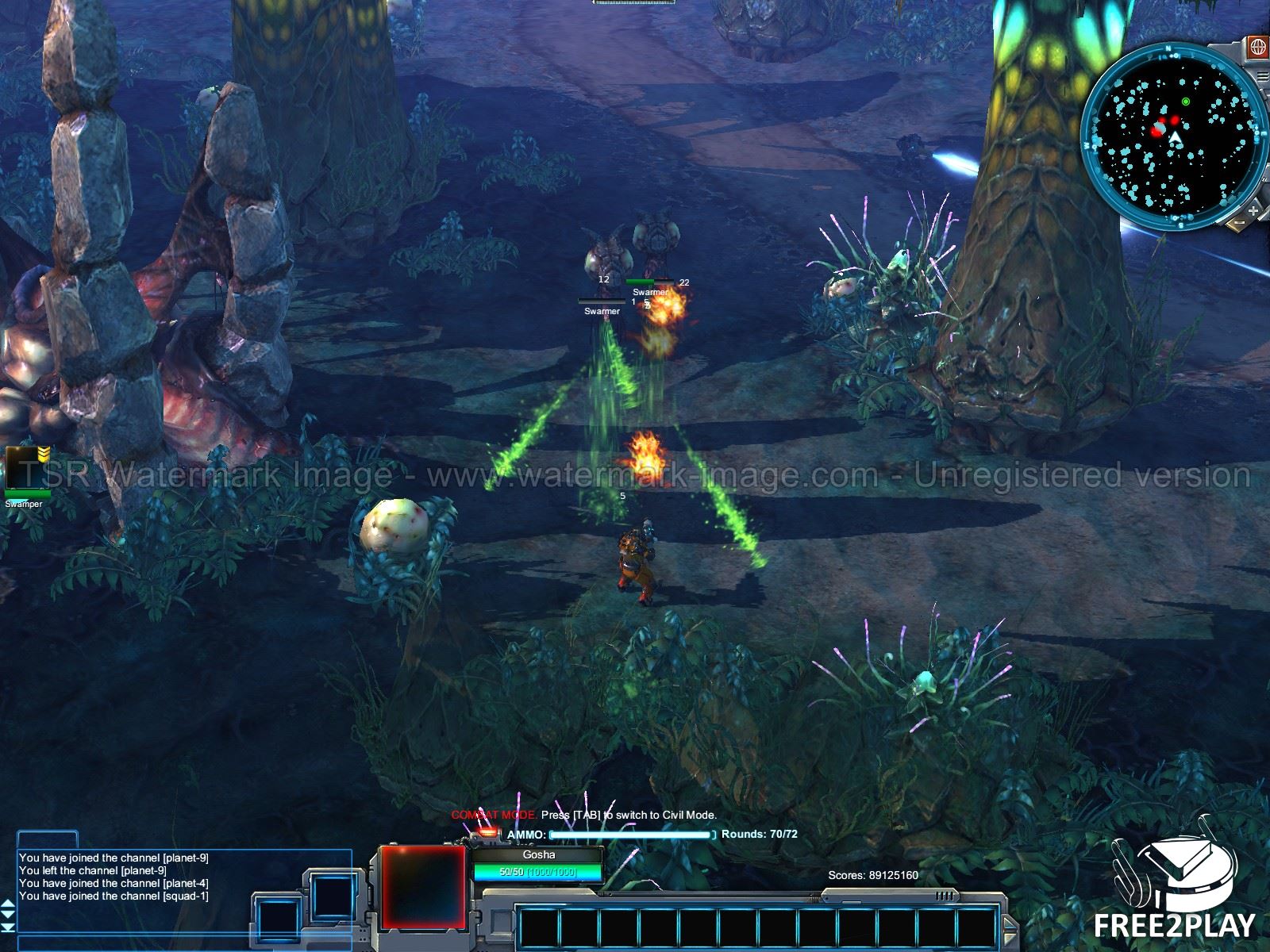
Task: Zoom out the minimap with the minus button
Action: tap(1240, 225)
